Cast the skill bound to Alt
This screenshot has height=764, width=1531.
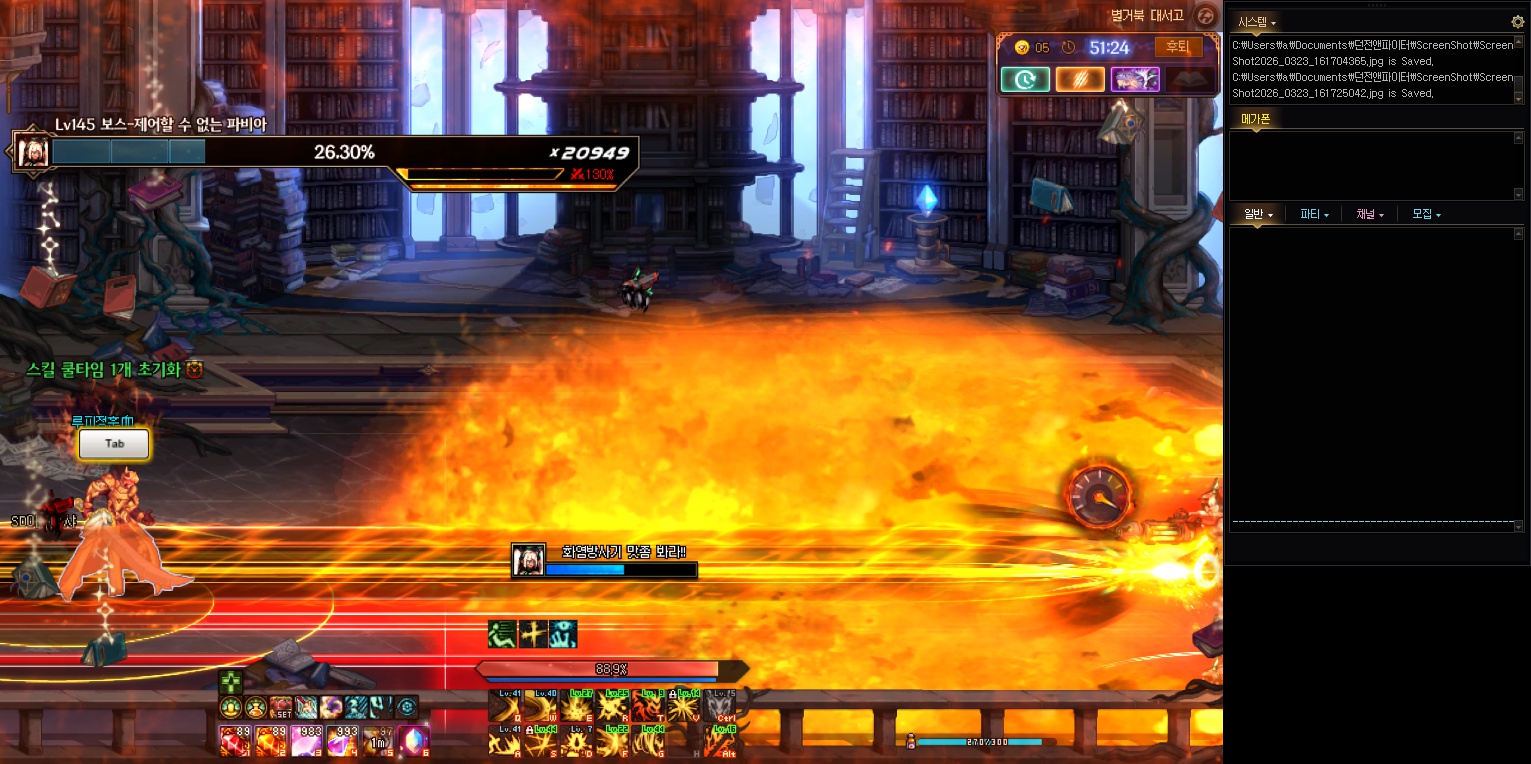coord(720,741)
